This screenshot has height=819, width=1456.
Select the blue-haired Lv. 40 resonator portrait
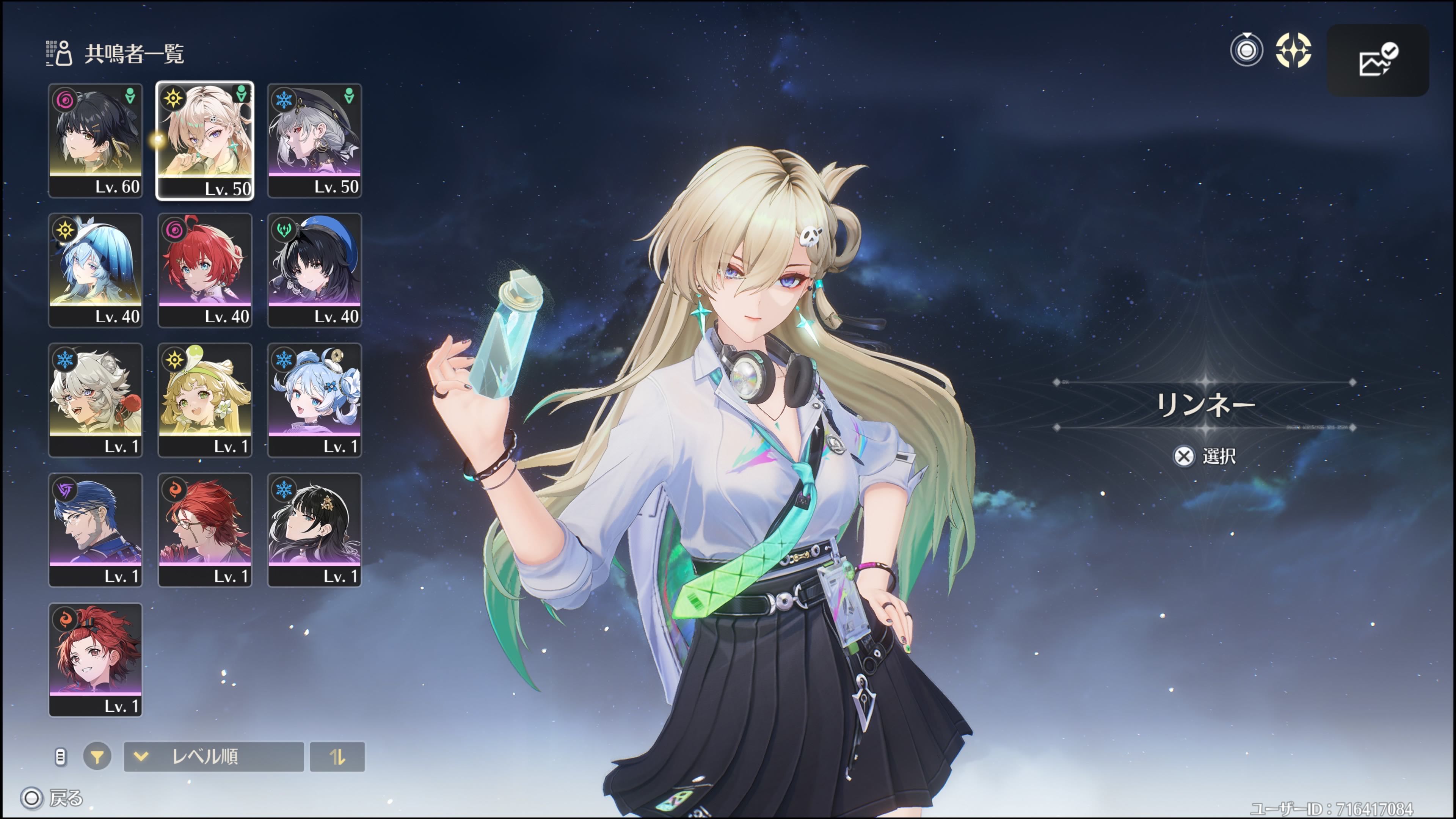95,270
